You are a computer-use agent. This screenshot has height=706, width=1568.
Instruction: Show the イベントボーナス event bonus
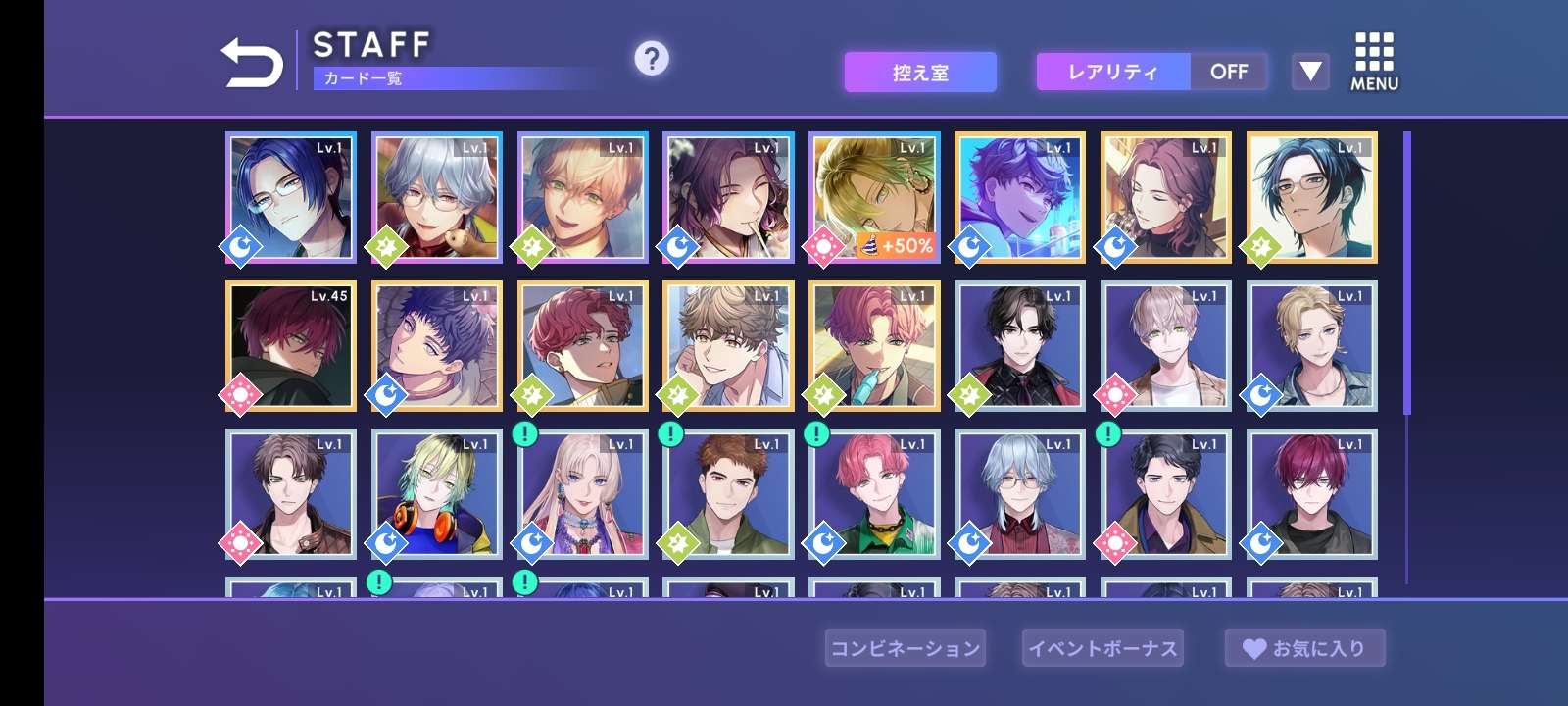pyautogui.click(x=1102, y=648)
